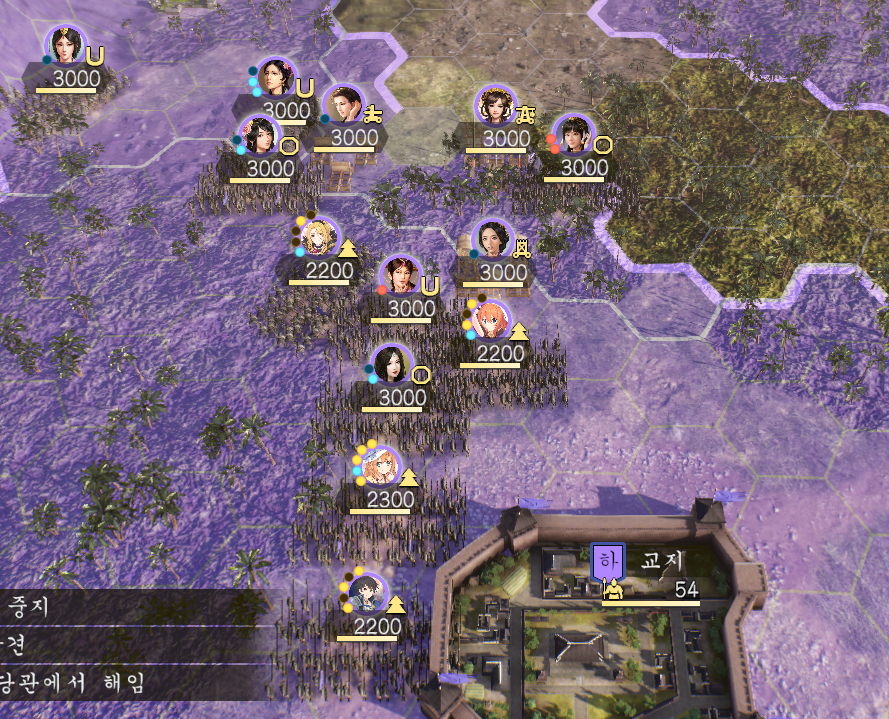Select the orange-haired officer's unit
This screenshot has width=889, height=719.
pos(490,322)
